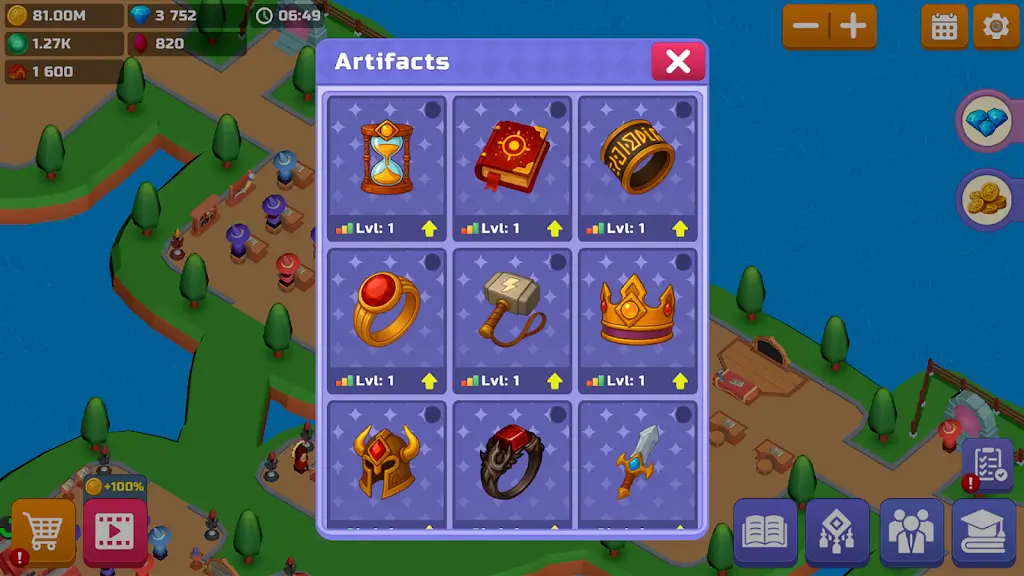This screenshot has width=1024, height=576.
Task: Open the task checklist
Action: (x=988, y=464)
